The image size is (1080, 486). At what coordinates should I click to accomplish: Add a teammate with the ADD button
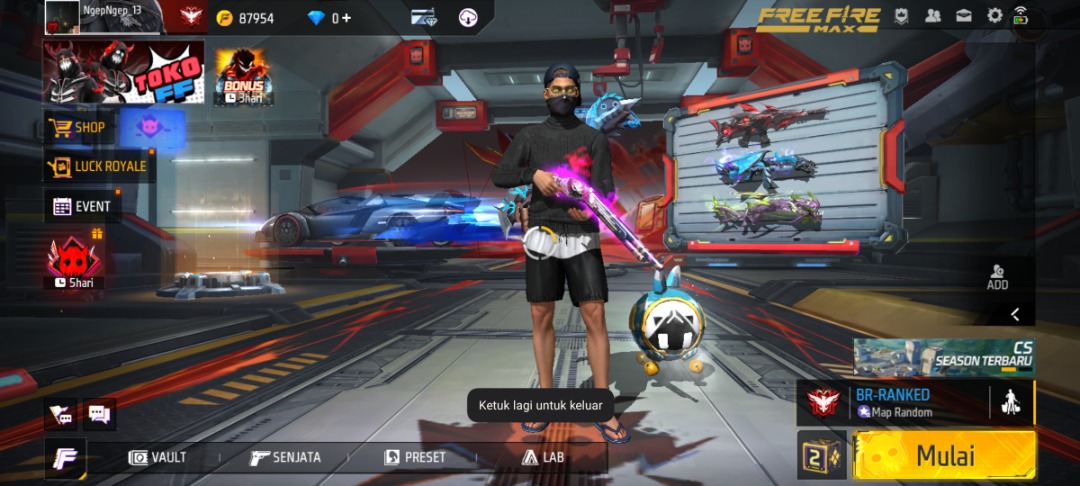coord(997,277)
